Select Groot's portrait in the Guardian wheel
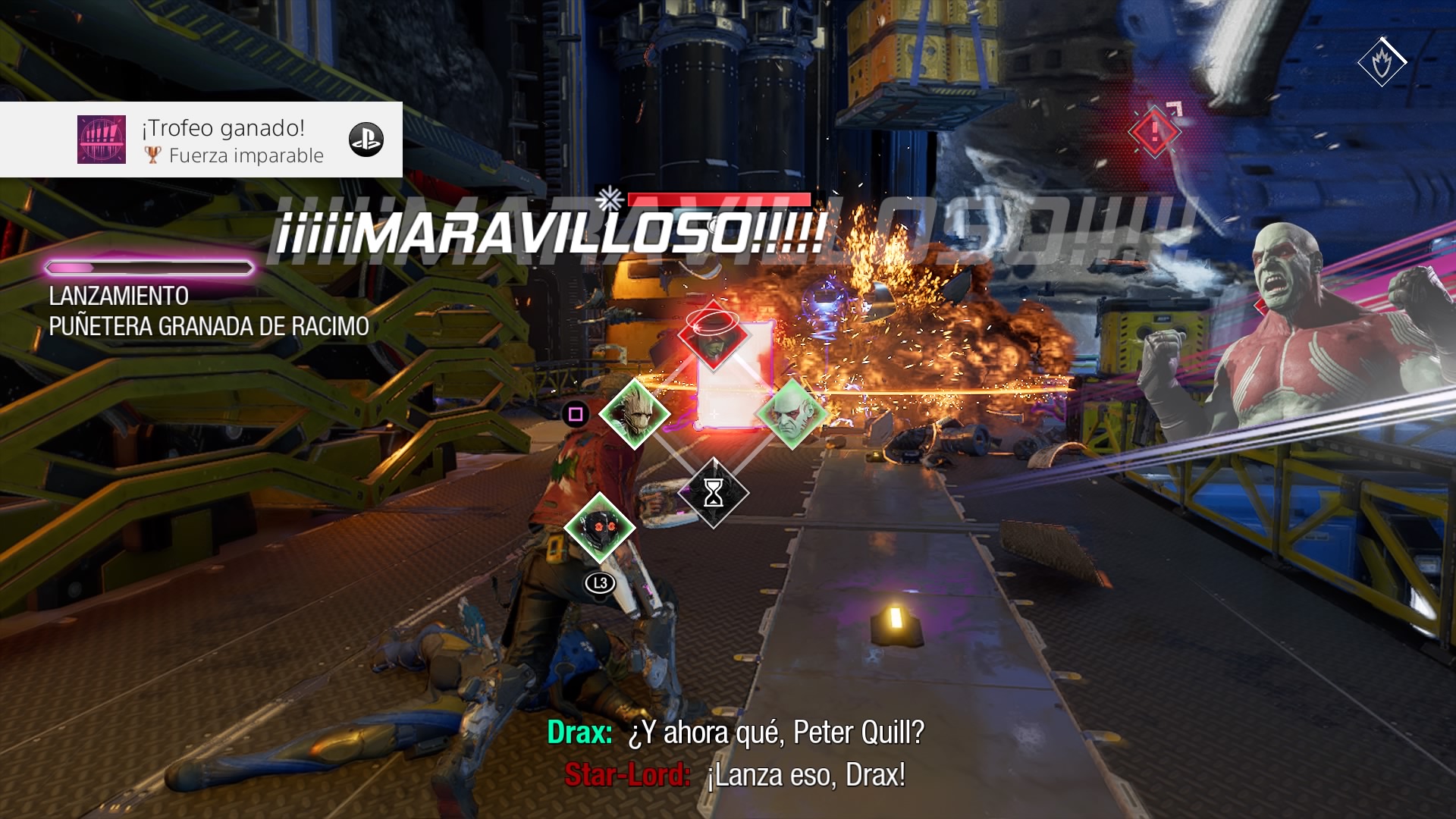Screen dimensions: 1456x819 634,414
